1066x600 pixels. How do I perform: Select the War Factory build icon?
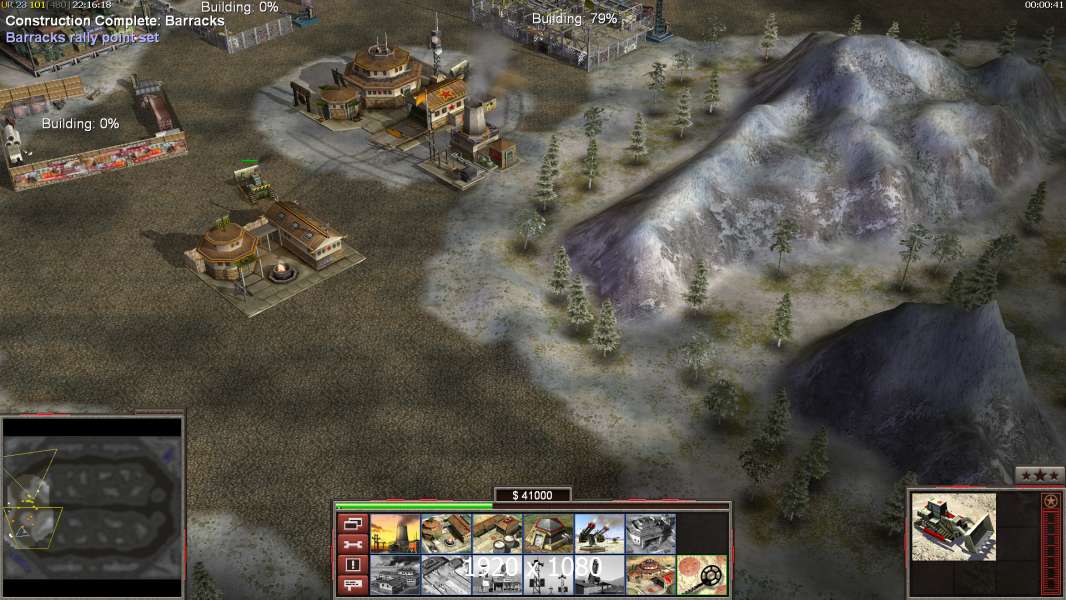650,533
